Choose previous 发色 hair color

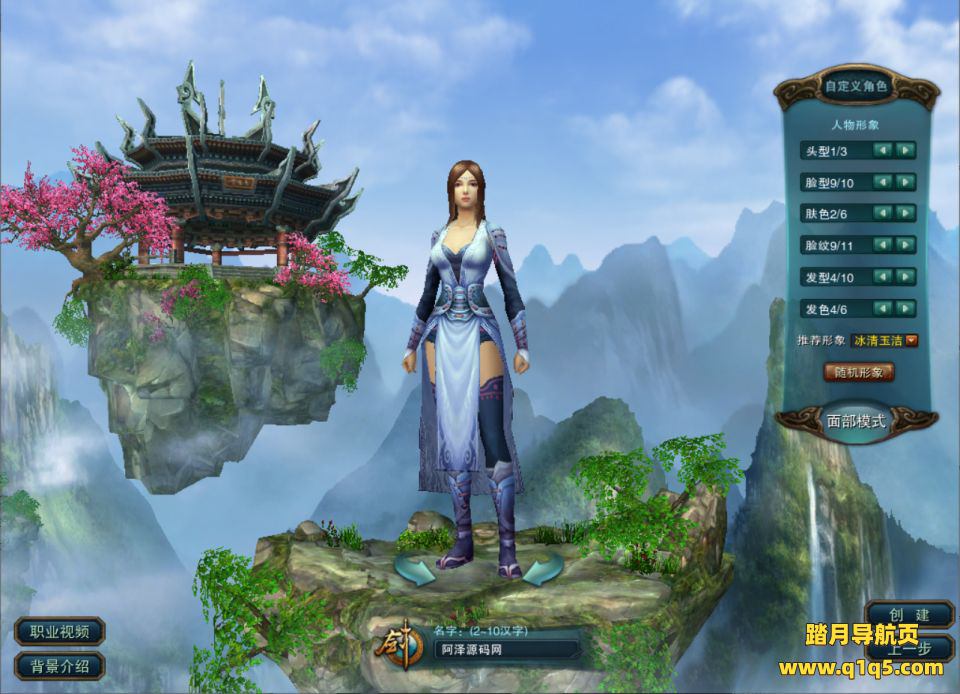click(x=883, y=309)
